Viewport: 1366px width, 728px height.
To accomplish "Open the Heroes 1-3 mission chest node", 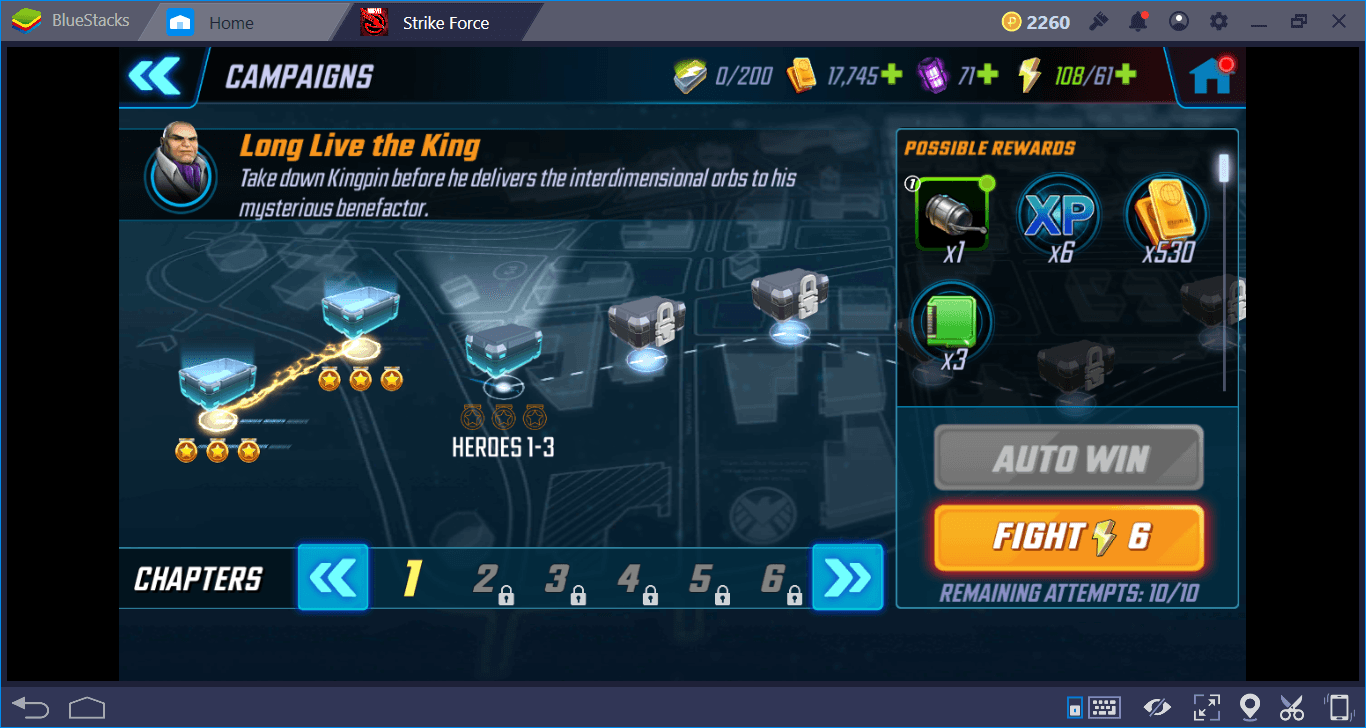I will click(x=503, y=350).
